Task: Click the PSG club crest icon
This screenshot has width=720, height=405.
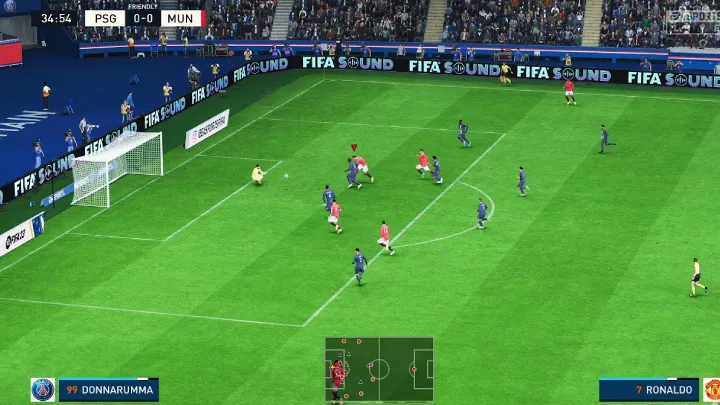Action: click(42, 390)
